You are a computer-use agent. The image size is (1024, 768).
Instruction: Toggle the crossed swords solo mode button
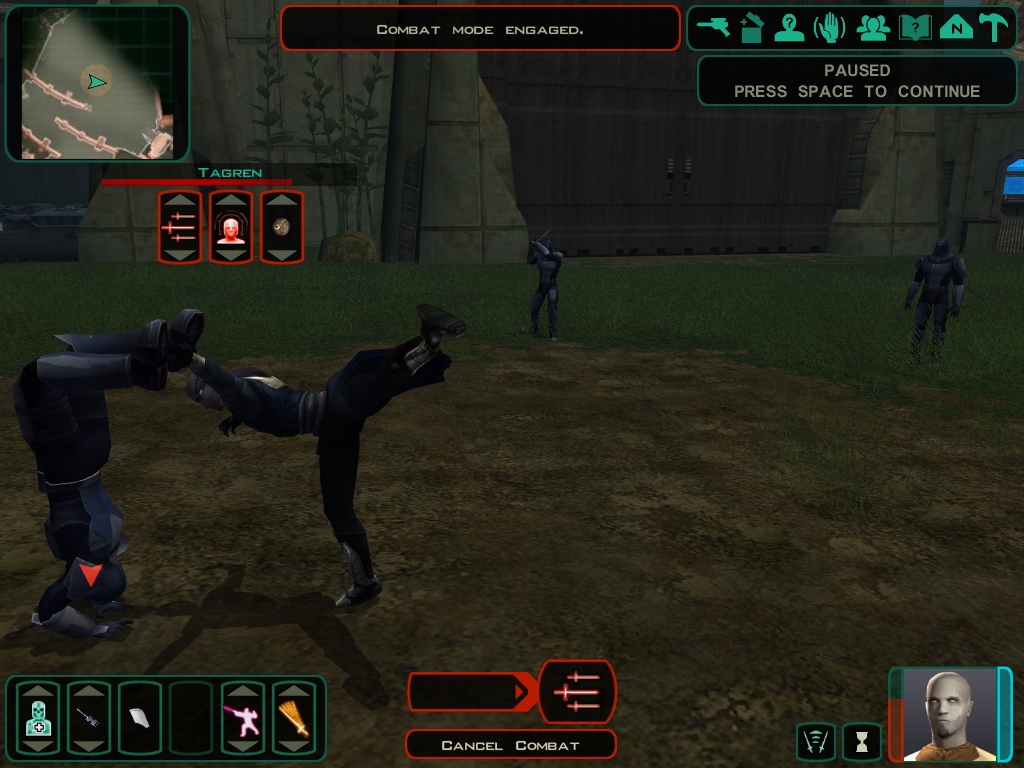(816, 741)
